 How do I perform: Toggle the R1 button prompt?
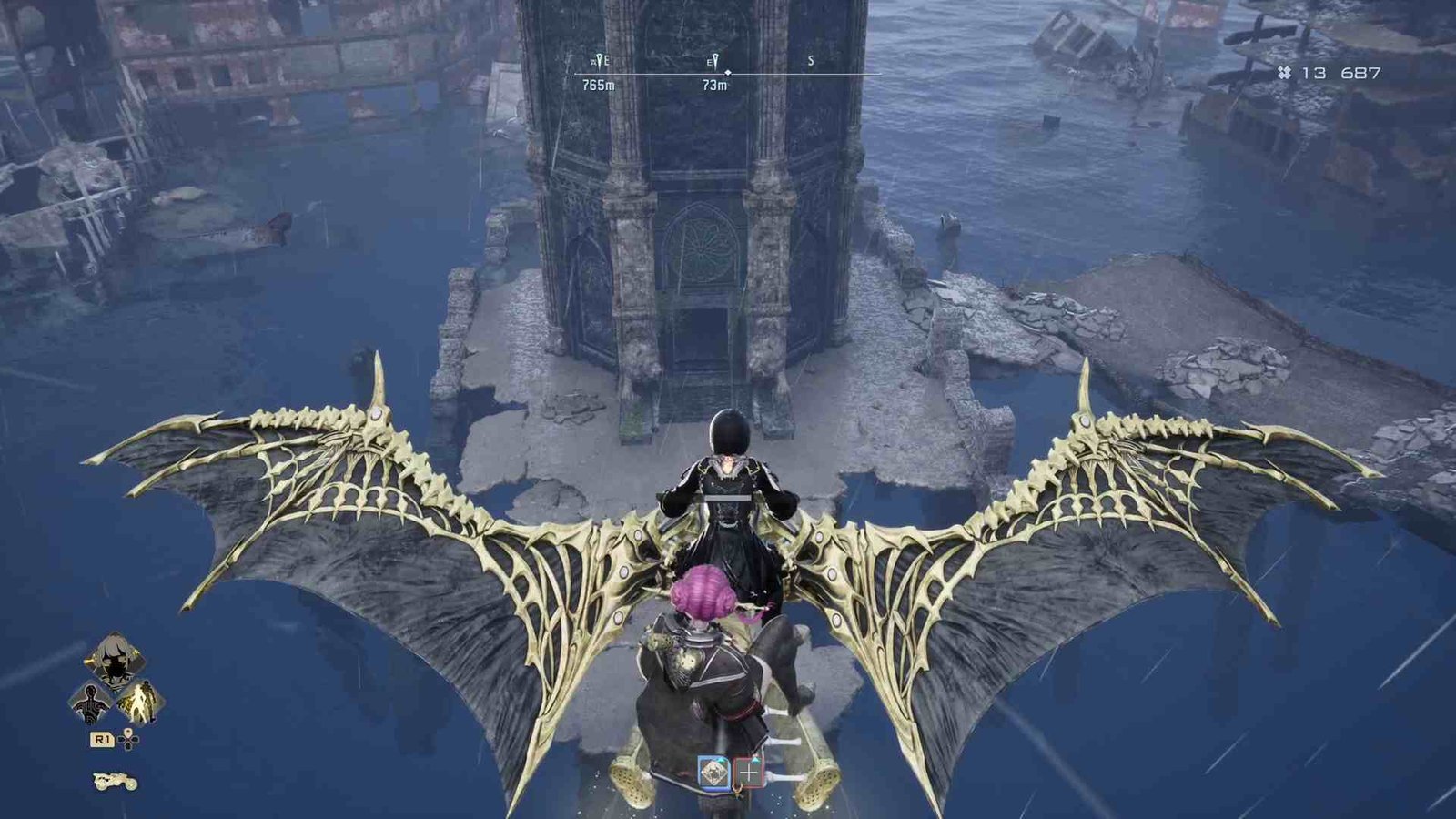(102, 739)
